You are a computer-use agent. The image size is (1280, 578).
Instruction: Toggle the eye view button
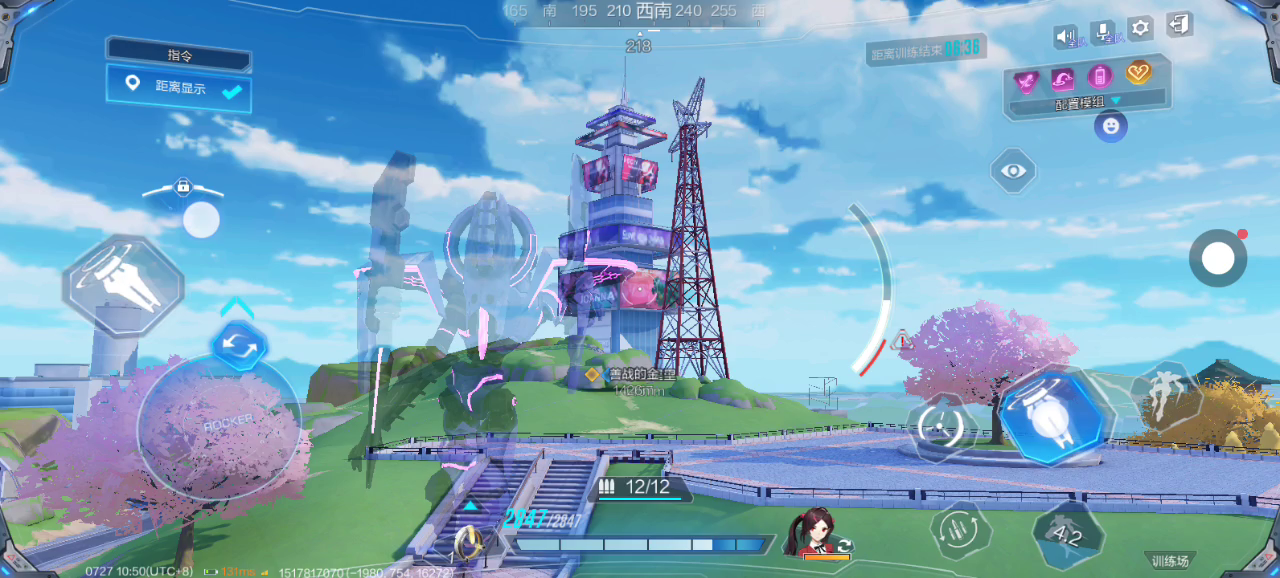click(x=1013, y=171)
